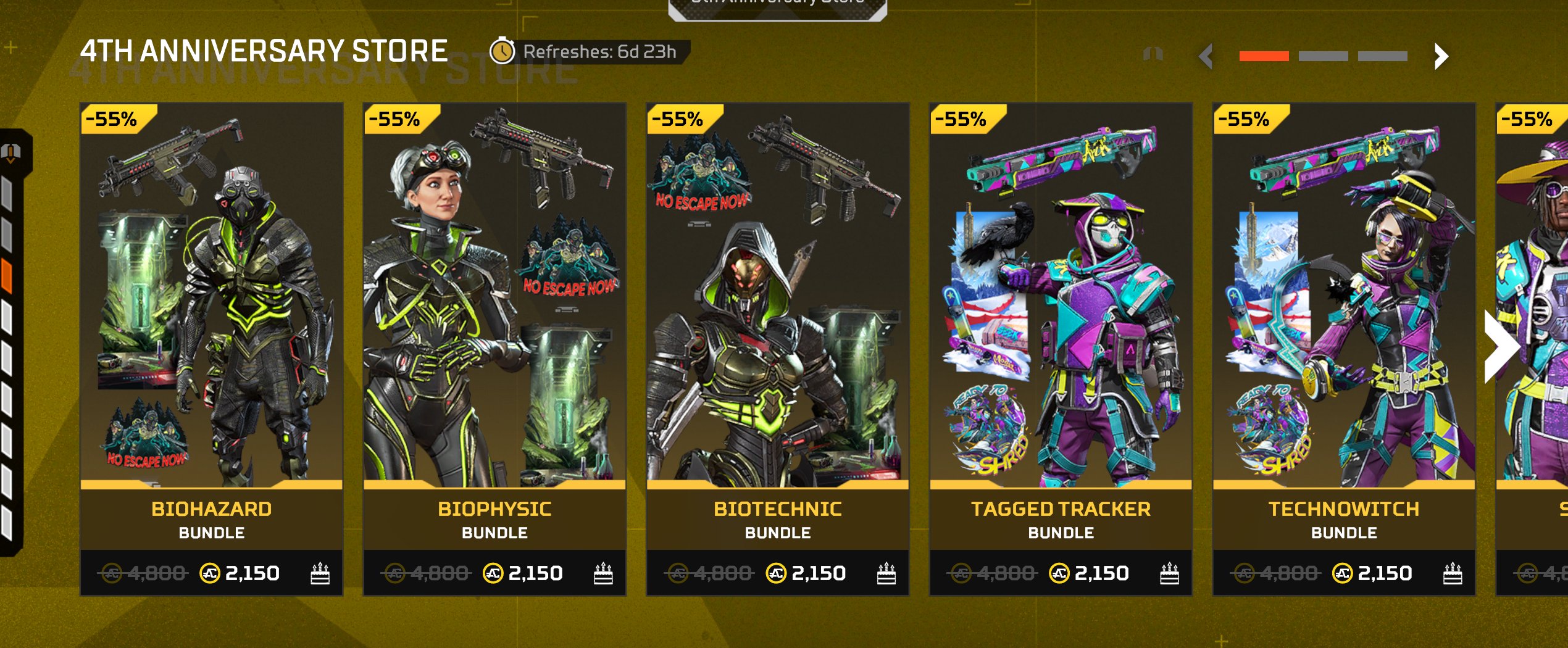Go to next store page arrow at top
This screenshot has height=648, width=1568.
1441,57
